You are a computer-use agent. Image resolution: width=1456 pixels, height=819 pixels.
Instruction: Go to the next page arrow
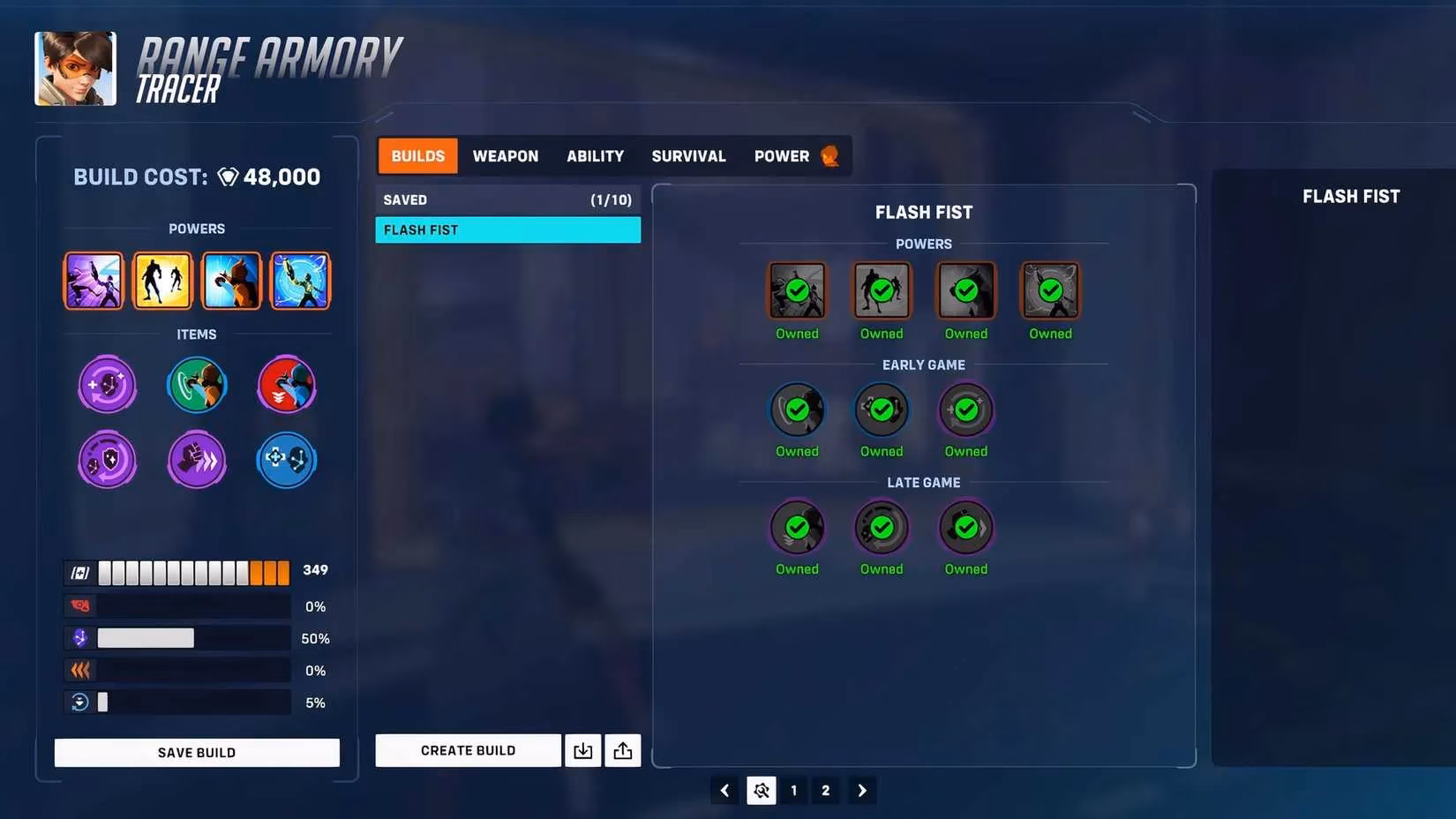862,791
